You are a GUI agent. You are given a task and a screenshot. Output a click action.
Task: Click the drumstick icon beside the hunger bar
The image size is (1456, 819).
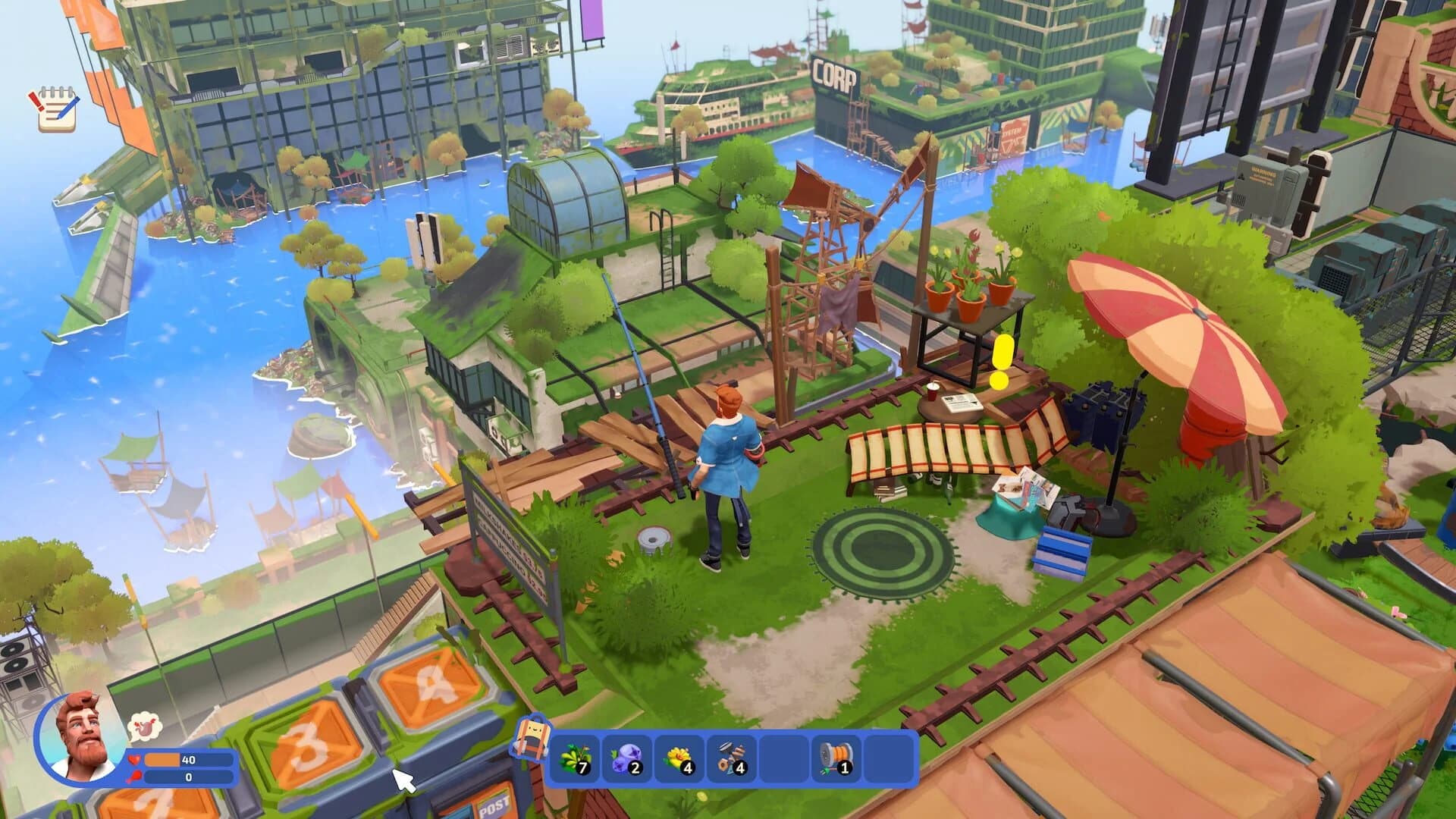pos(134,777)
